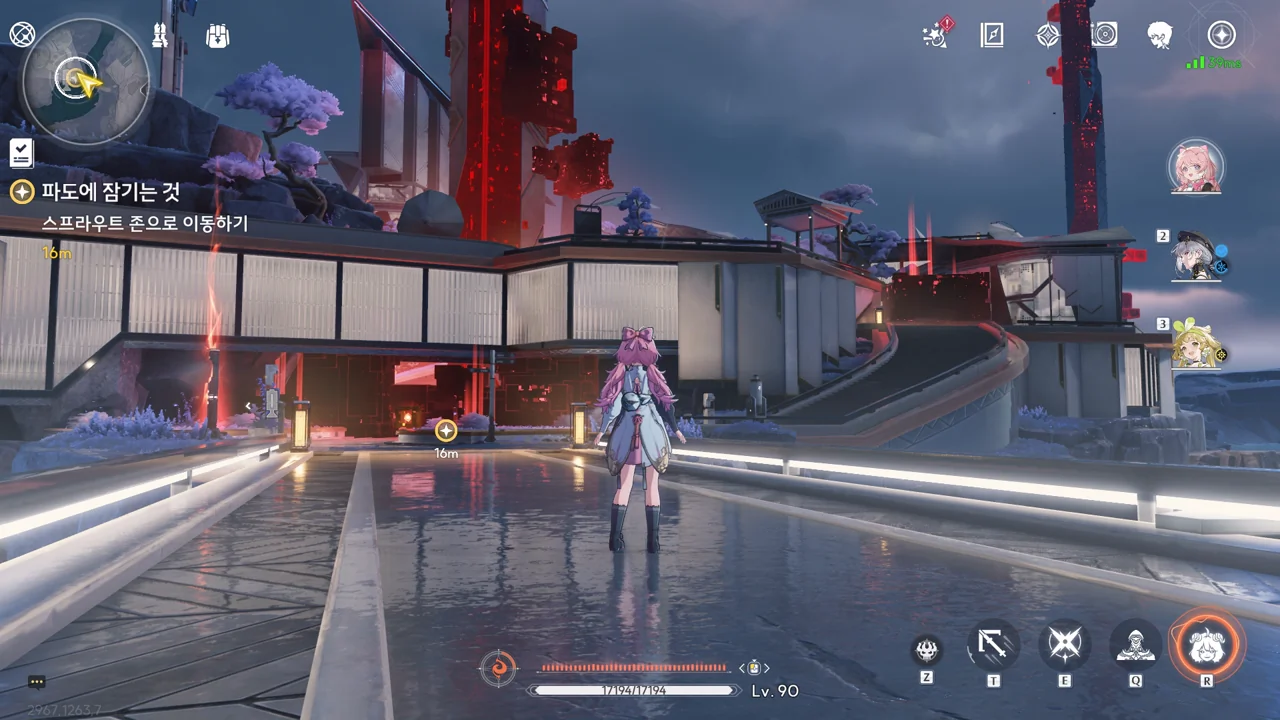The image size is (1280, 720).
Task: Open the four-pointed star diamond icon
Action: point(1047,35)
